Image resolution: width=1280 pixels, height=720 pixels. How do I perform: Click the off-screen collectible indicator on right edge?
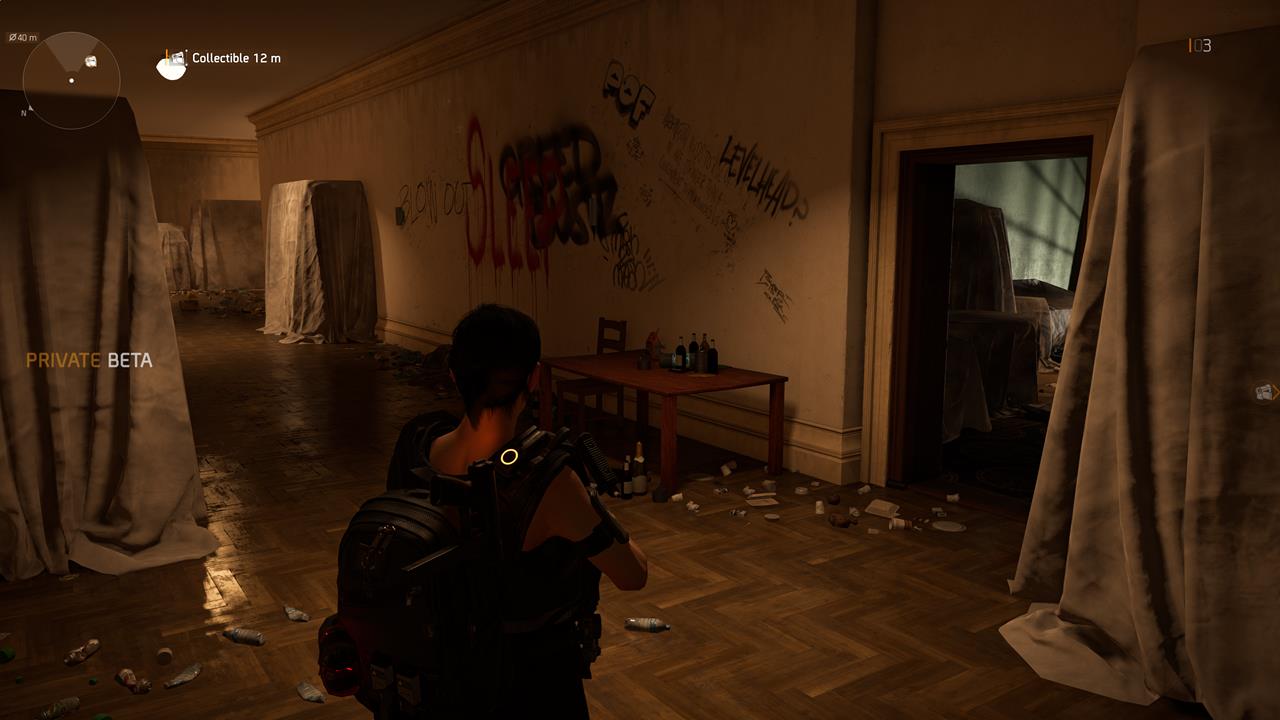pos(1264,393)
